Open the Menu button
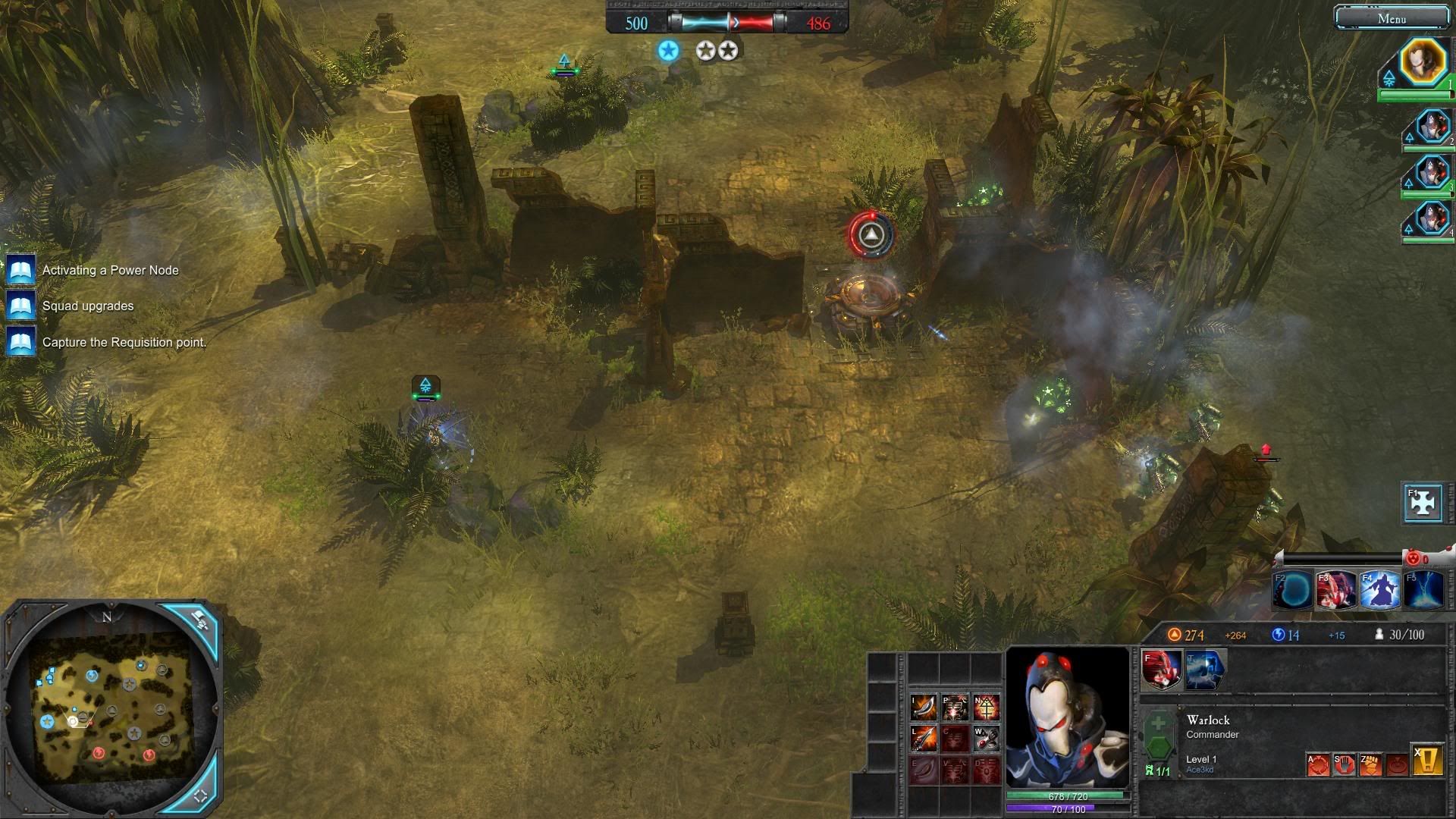 (1392, 18)
